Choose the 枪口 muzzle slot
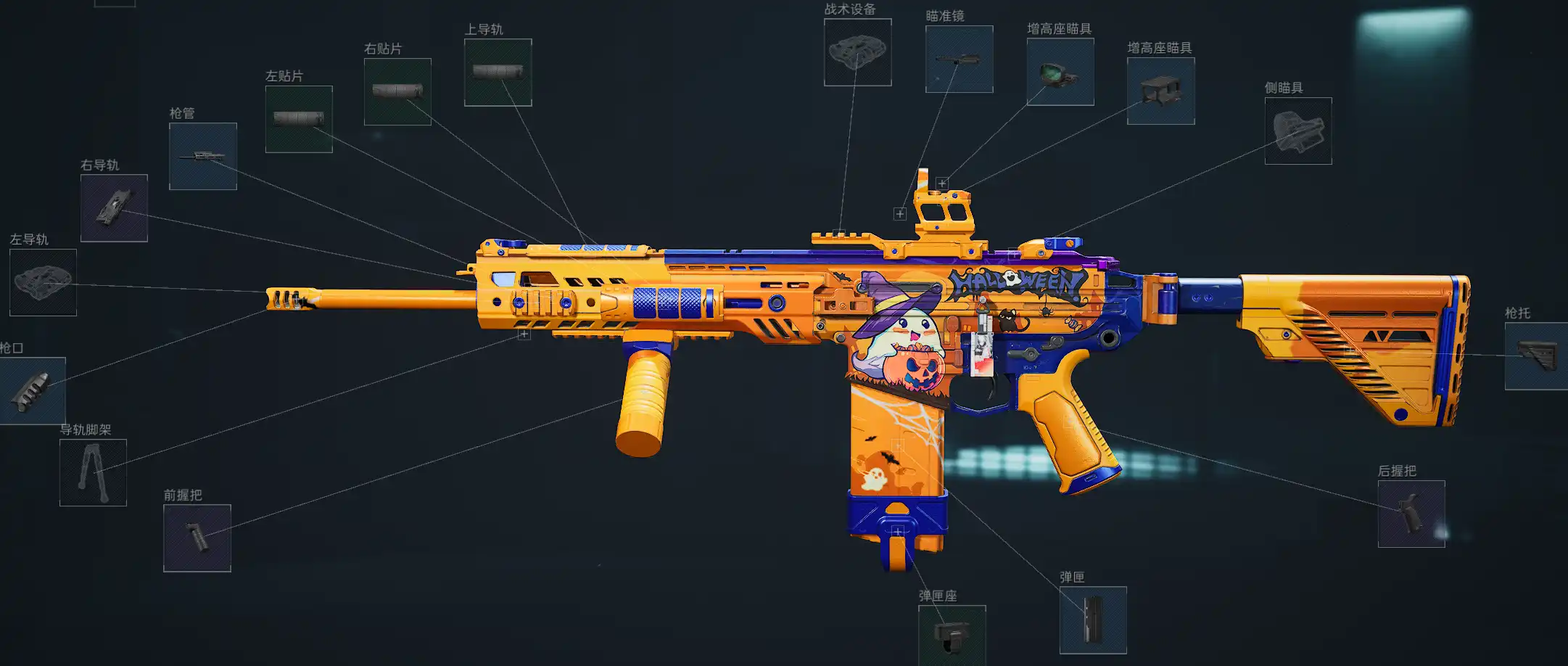Screen dimensions: 1568x666 [33, 390]
